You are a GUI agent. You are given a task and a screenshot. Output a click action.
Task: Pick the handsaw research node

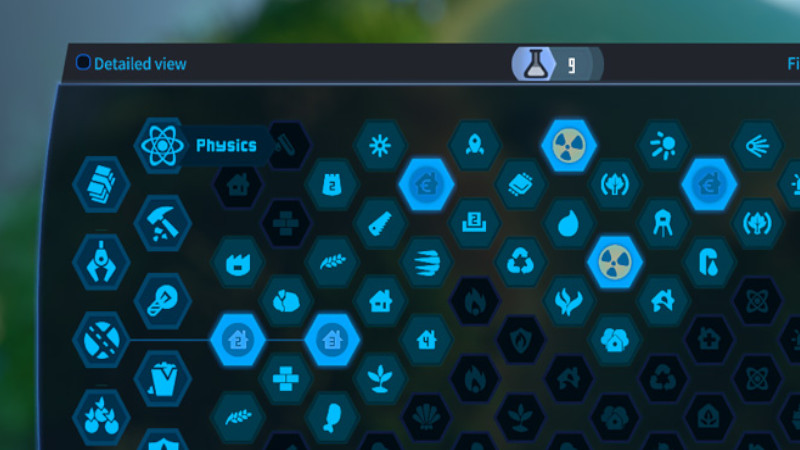379,222
